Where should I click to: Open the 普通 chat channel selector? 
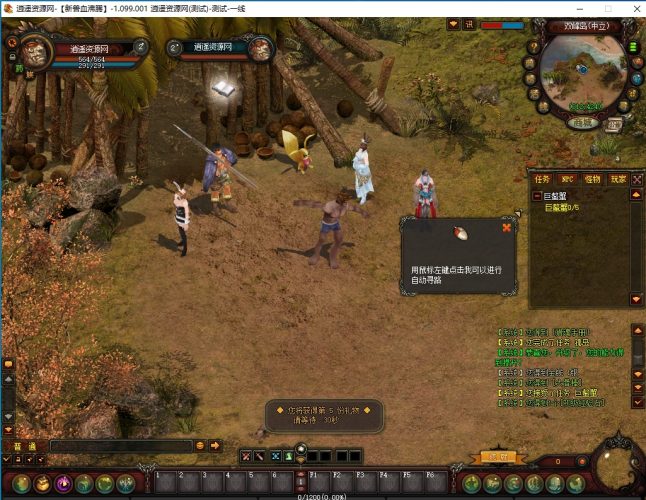(x=24, y=445)
